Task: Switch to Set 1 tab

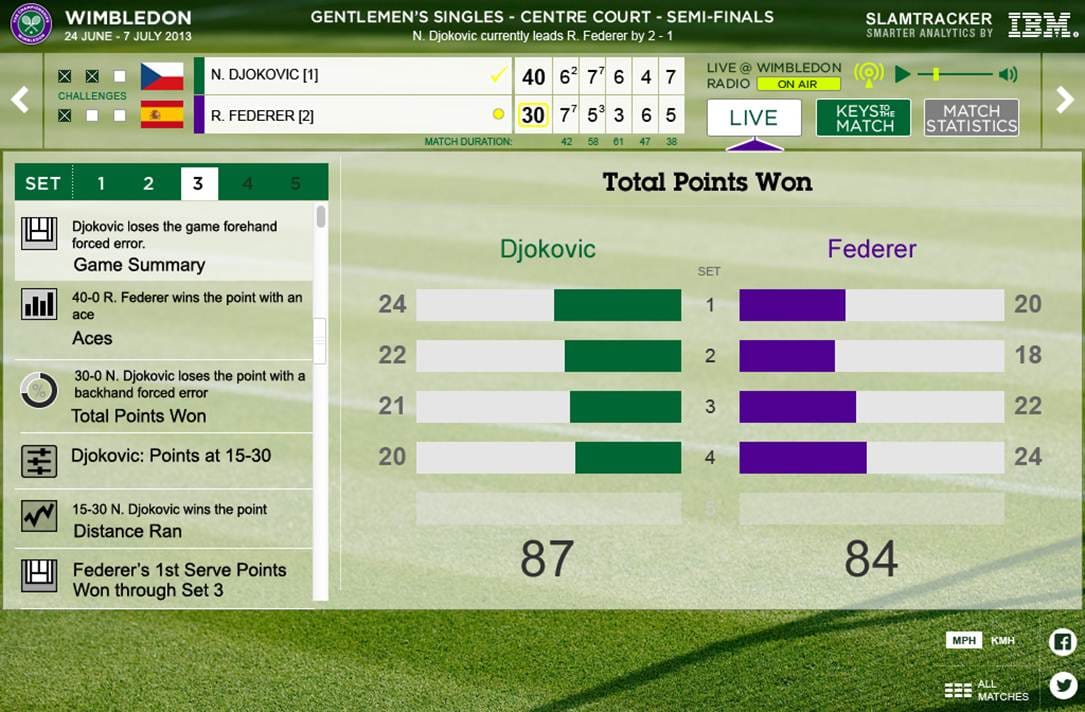Action: (x=101, y=184)
